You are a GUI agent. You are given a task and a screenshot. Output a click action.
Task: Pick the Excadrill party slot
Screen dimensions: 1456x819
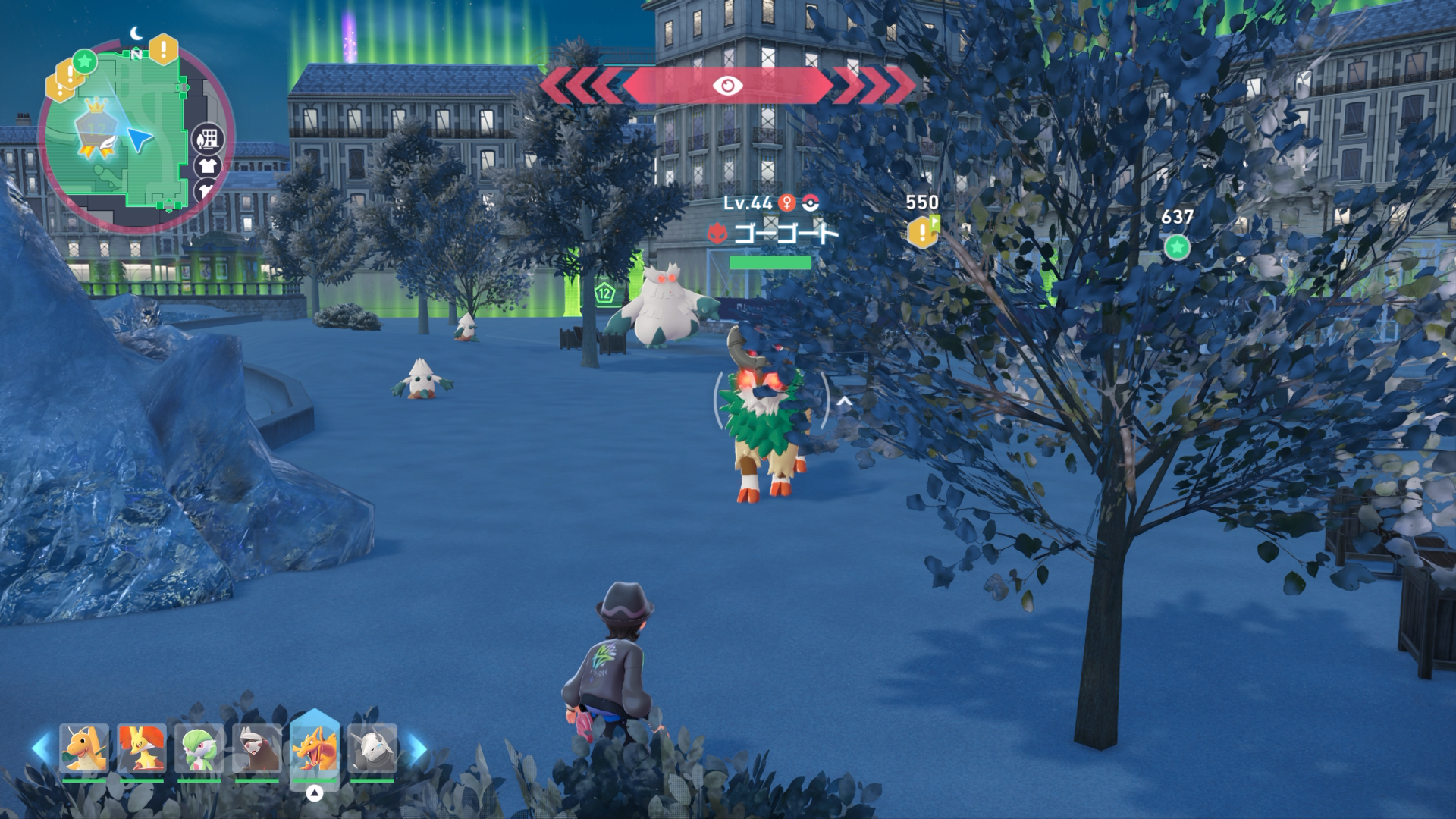pyautogui.click(x=257, y=748)
